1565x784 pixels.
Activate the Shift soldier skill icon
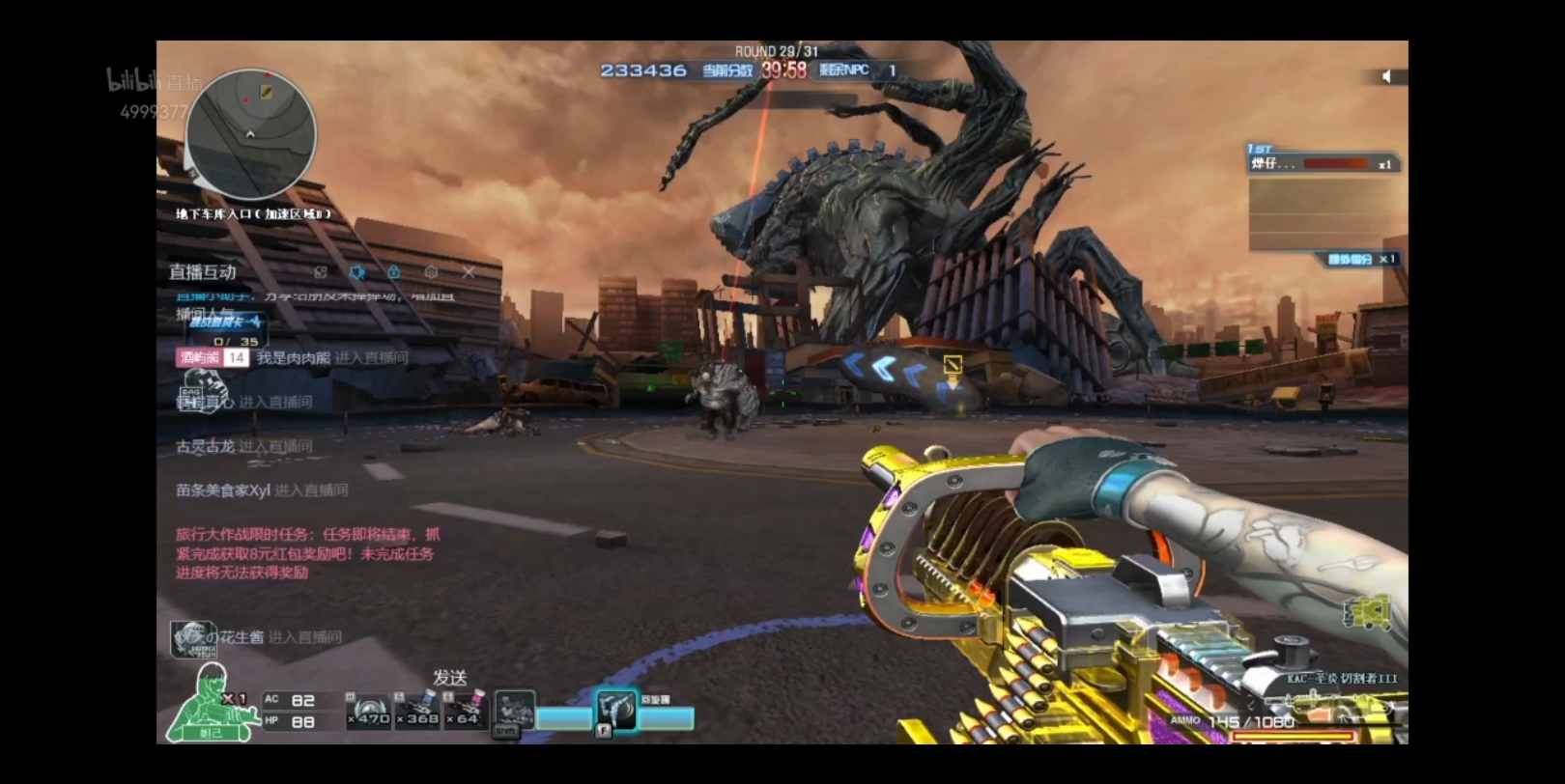tap(514, 713)
